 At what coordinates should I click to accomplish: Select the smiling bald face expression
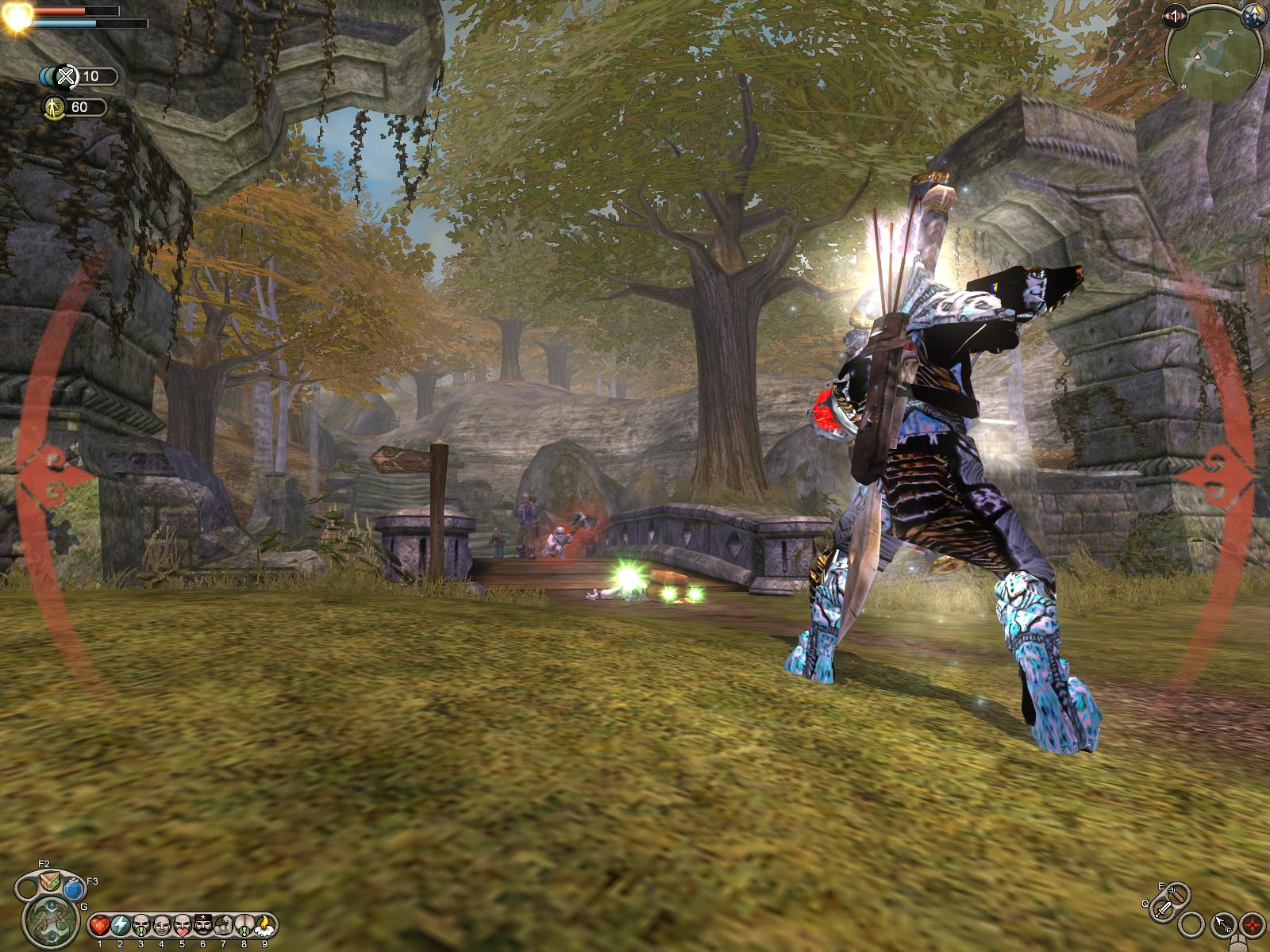[161, 925]
